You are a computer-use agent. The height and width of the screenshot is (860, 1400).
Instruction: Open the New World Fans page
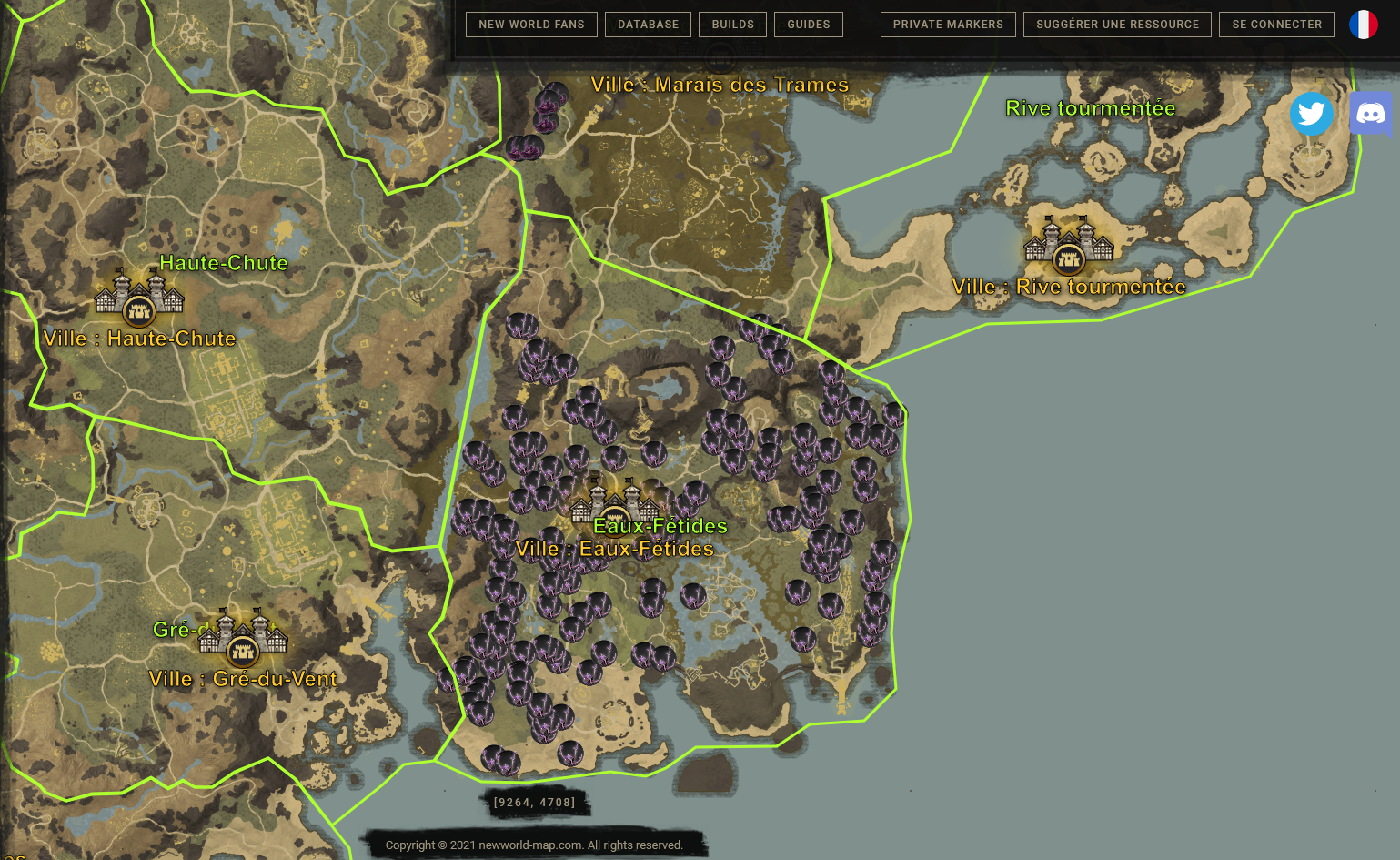[531, 25]
